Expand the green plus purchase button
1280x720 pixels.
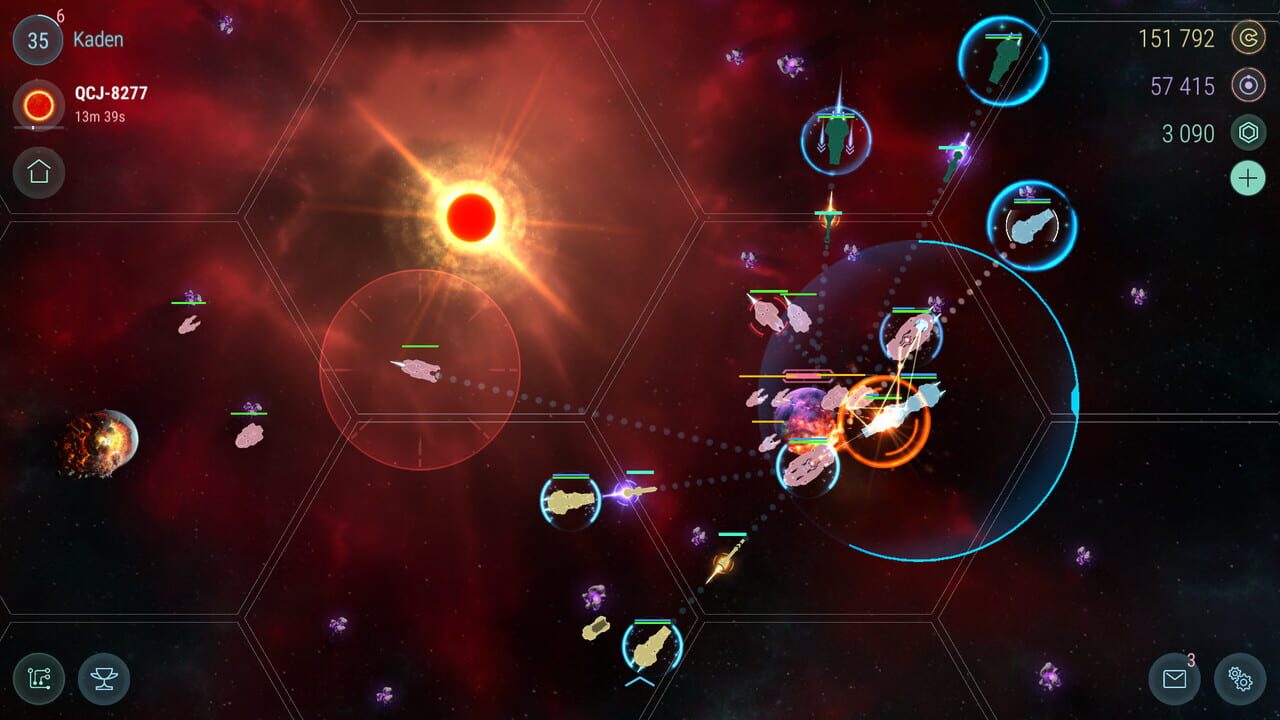(1247, 179)
